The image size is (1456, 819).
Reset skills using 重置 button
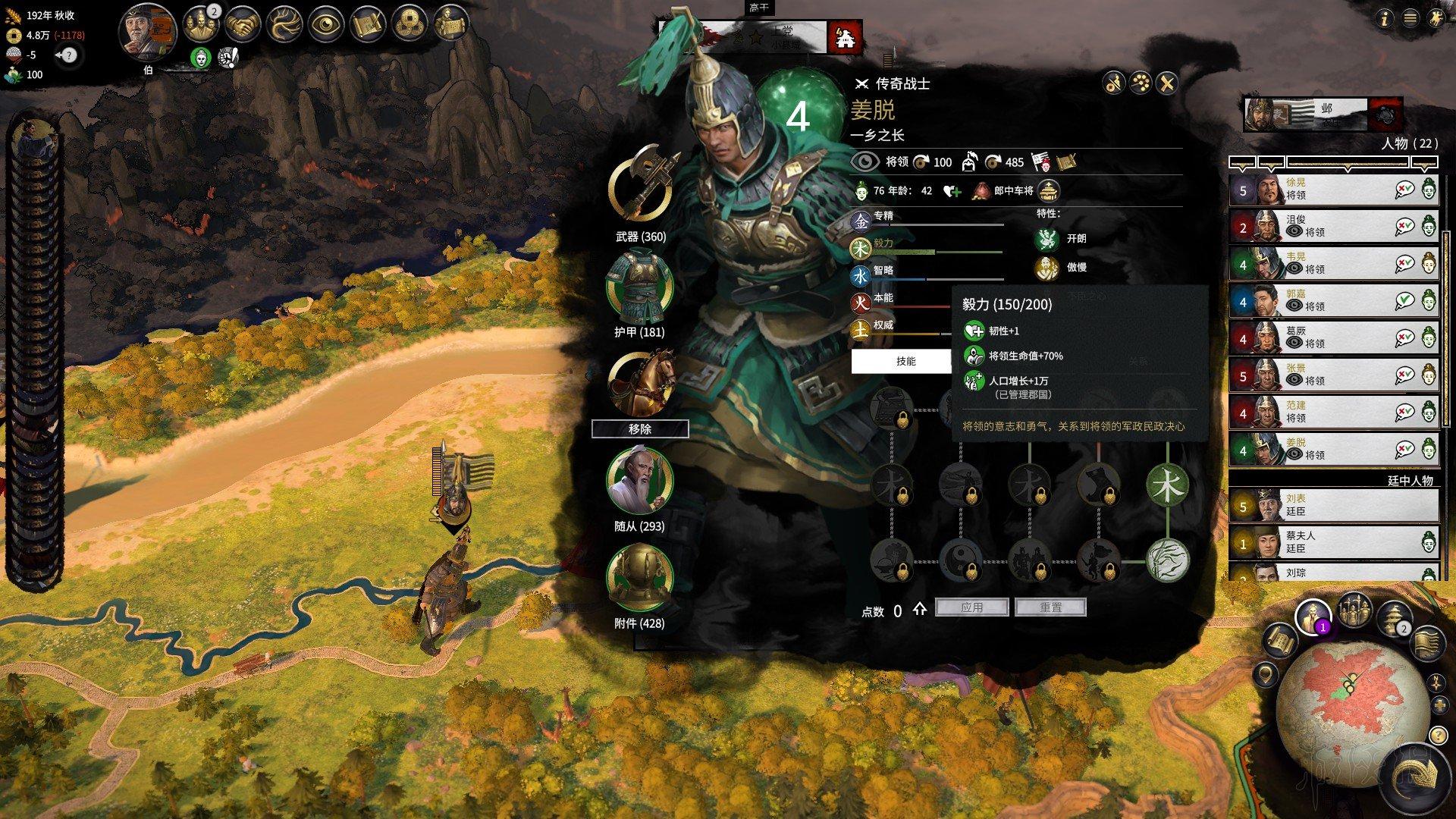(1050, 607)
